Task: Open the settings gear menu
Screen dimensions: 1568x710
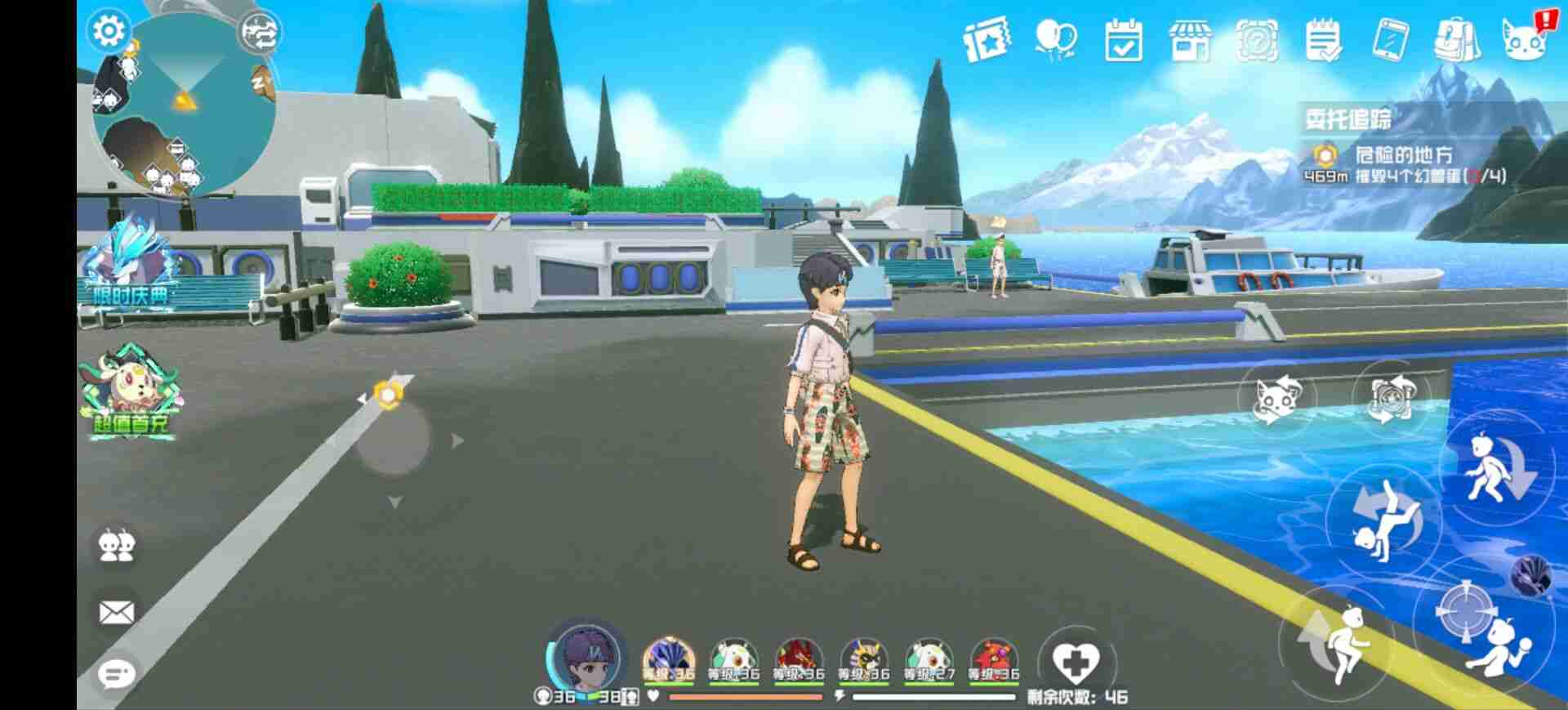Action: [x=109, y=30]
